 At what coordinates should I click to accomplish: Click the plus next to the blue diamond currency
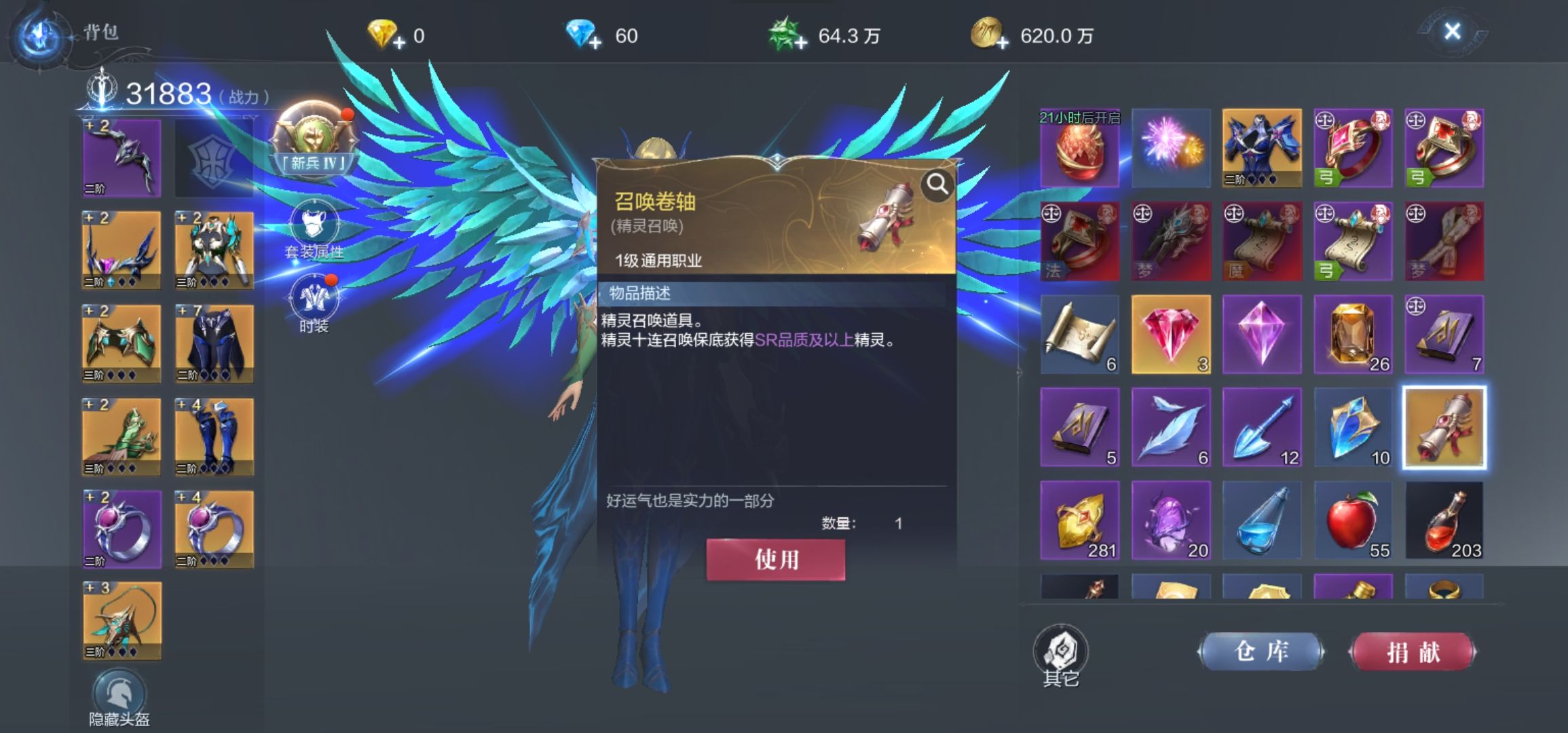[x=597, y=42]
